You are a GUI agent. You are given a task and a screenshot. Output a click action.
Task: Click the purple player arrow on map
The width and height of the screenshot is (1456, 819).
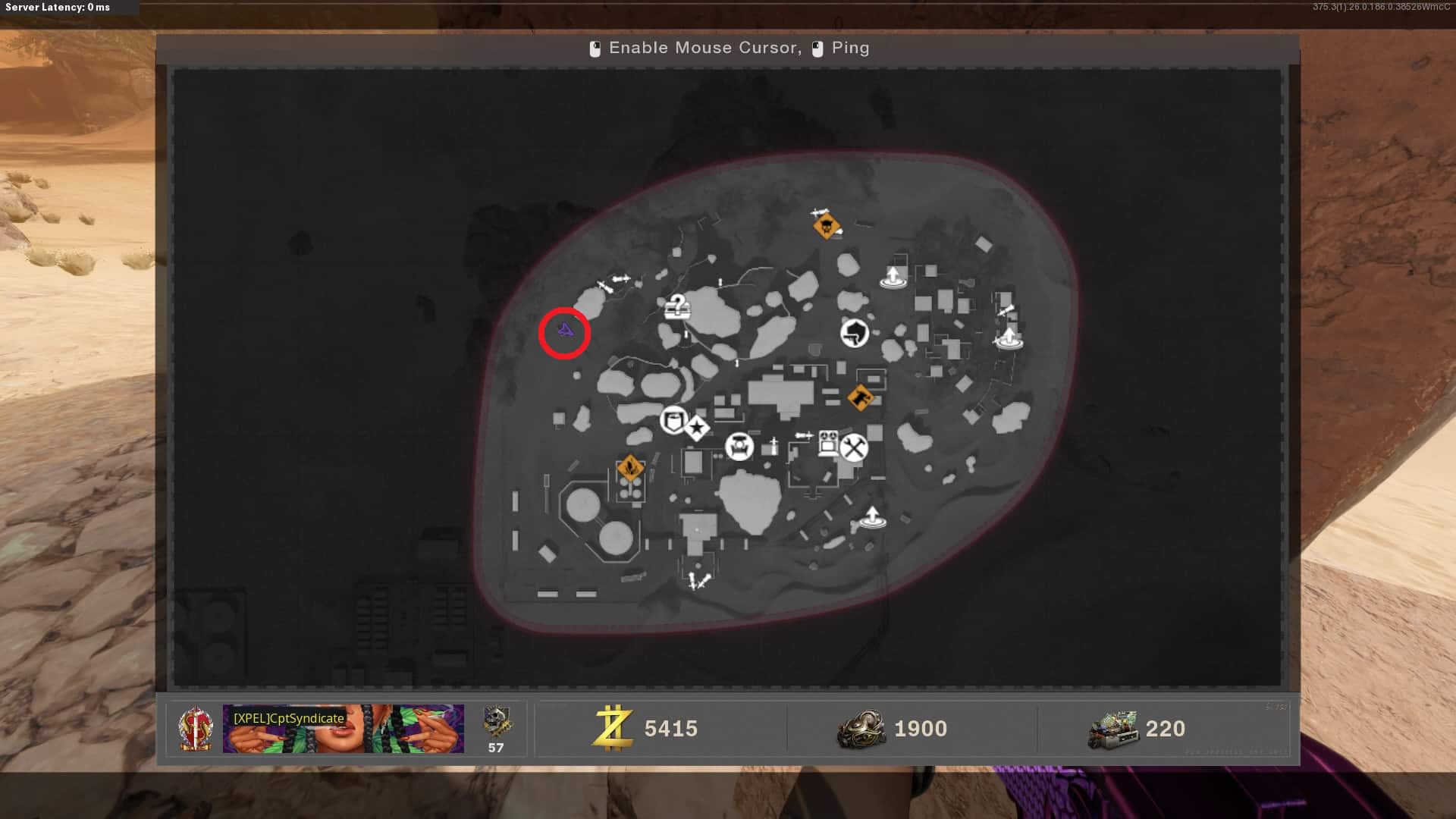[x=565, y=331]
